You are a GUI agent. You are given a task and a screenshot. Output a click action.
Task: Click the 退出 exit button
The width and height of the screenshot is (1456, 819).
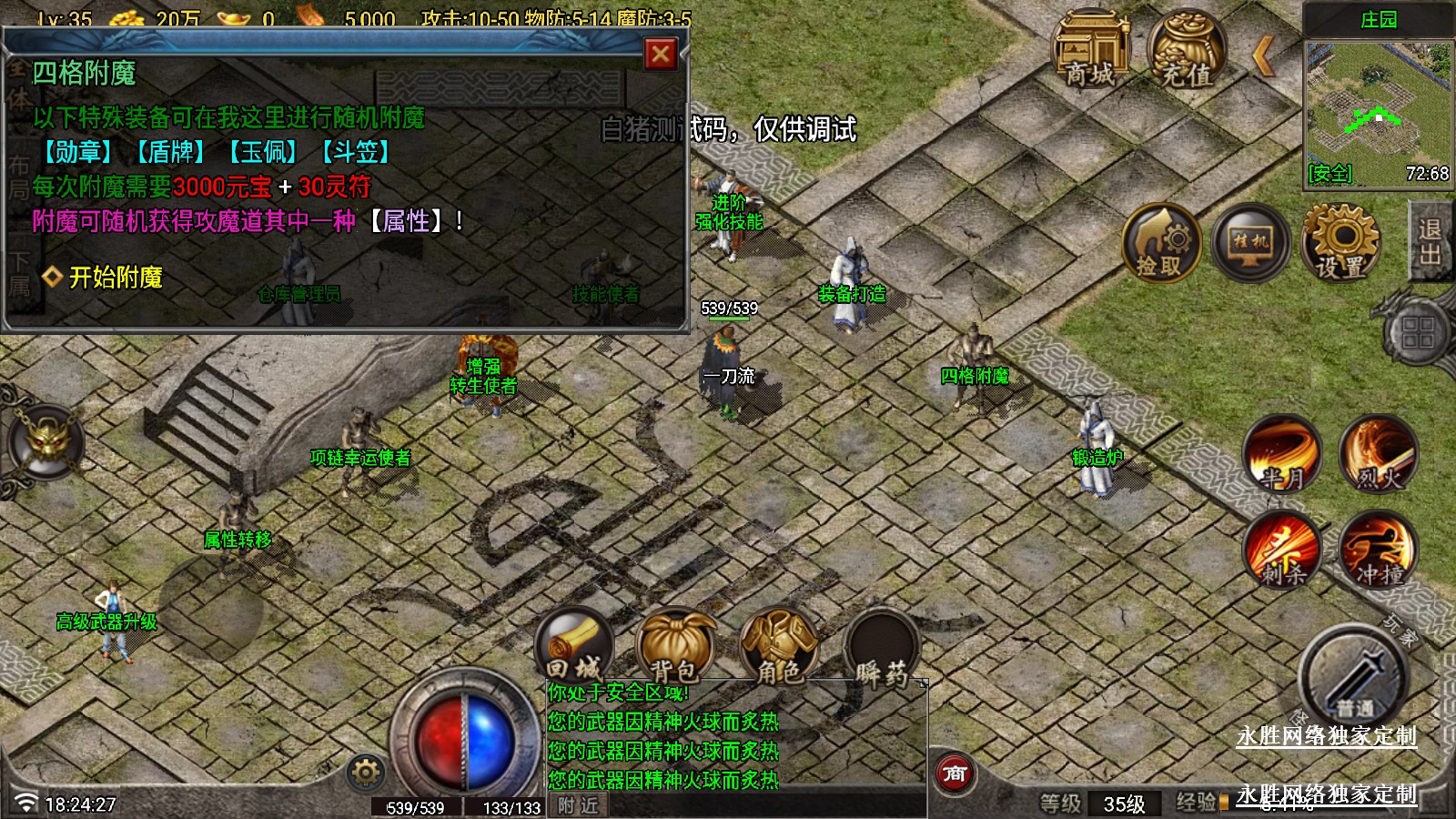(x=1430, y=241)
